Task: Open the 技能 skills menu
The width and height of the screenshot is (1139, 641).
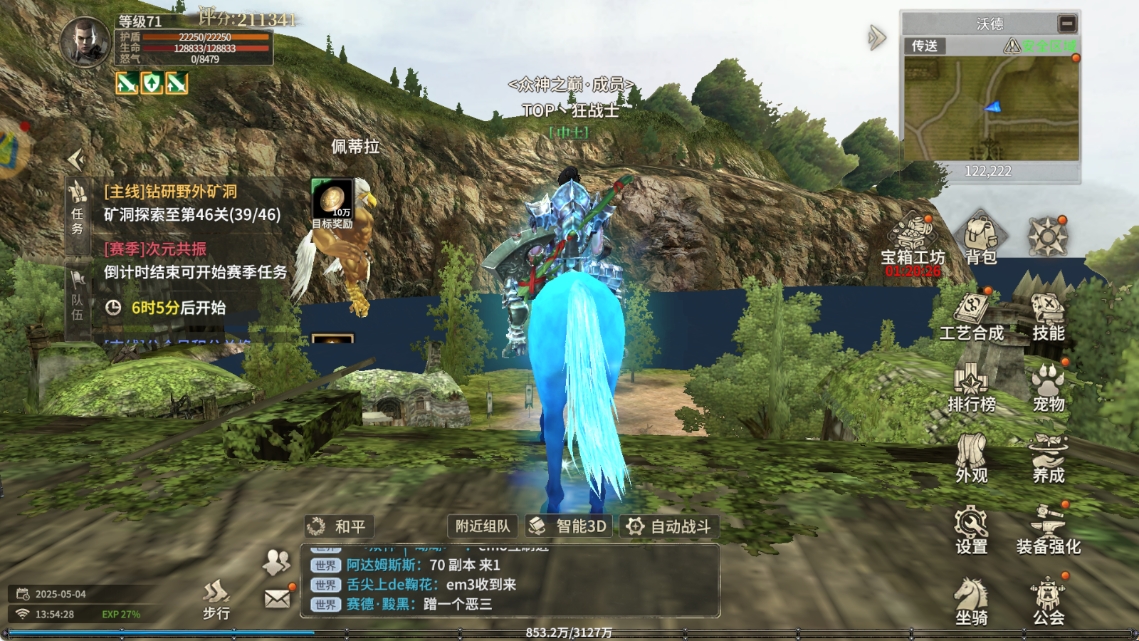Action: pyautogui.click(x=1048, y=314)
